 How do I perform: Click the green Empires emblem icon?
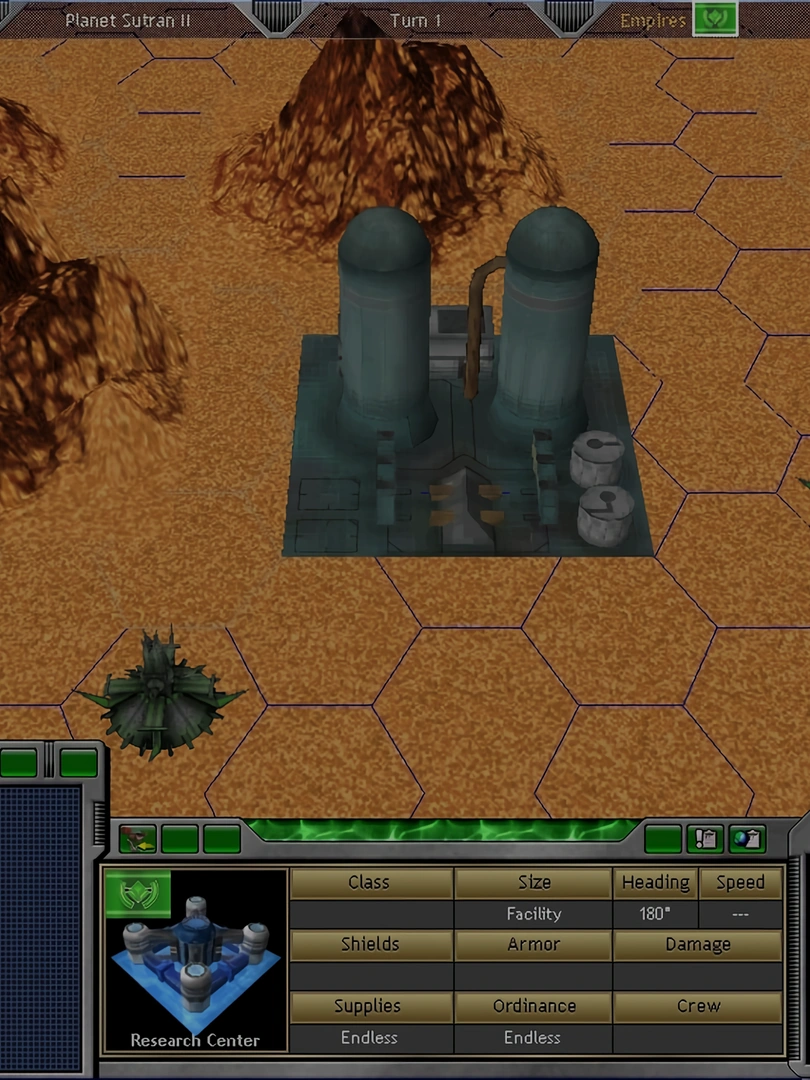715,18
